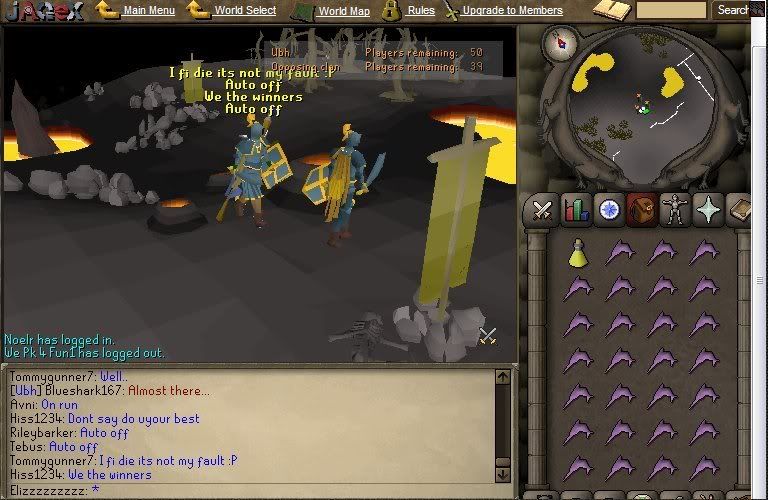This screenshot has height=500, width=768.
Task: Open the prayer star tab
Action: coord(707,211)
